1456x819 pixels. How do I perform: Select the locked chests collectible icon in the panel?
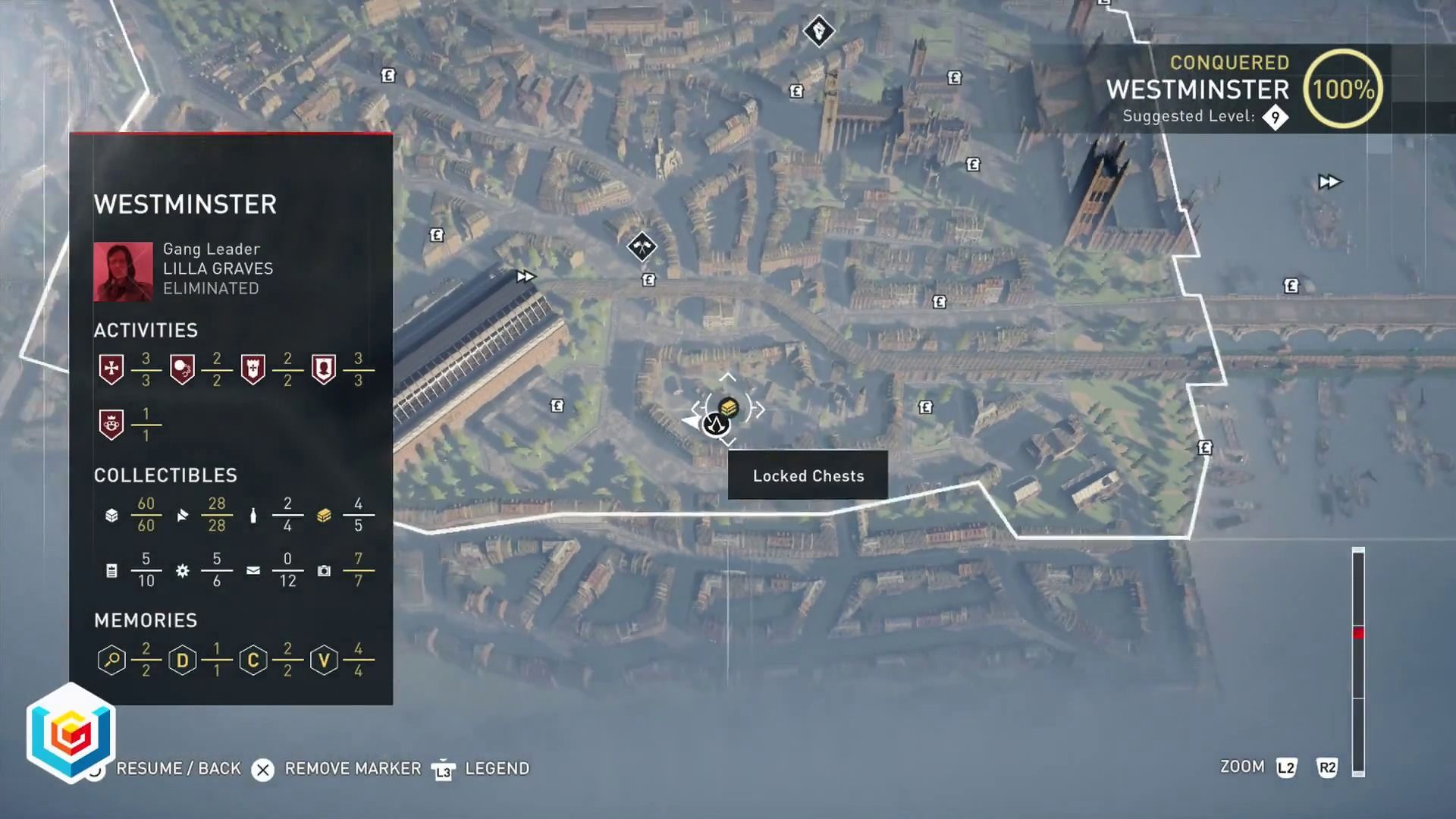[324, 516]
